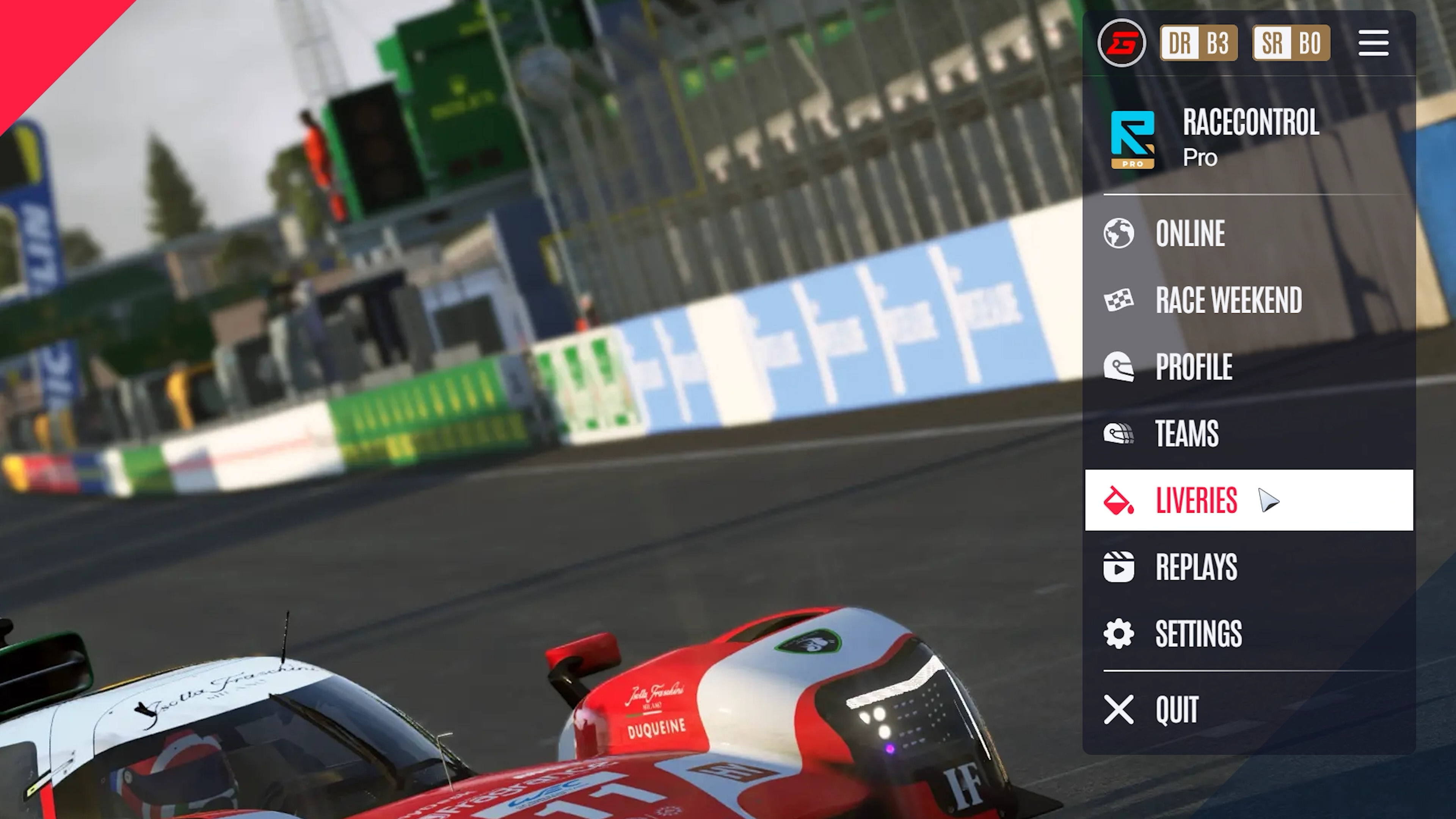Show the DR B3 driver rating badge
The width and height of the screenshot is (1456, 819).
(1199, 43)
